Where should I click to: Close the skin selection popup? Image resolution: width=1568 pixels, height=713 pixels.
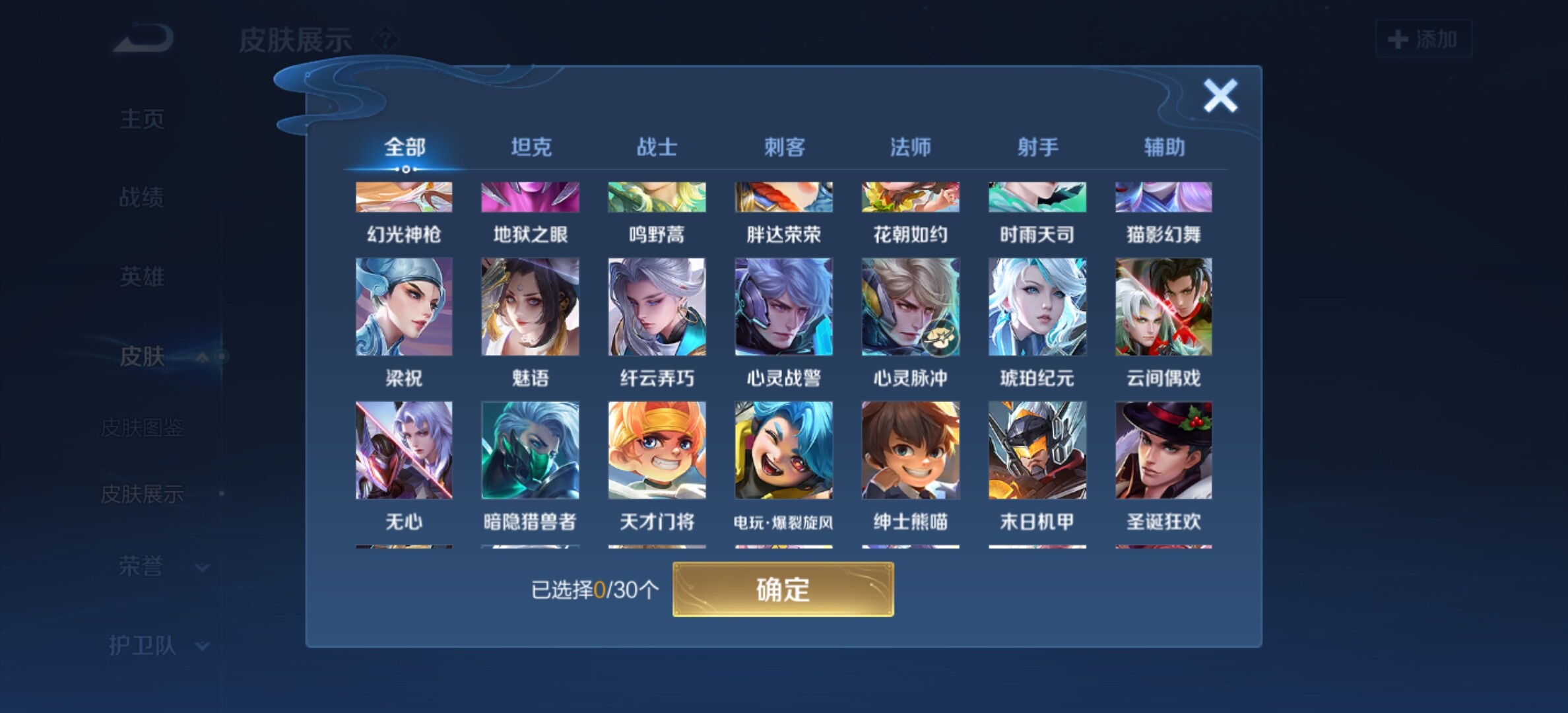(1220, 96)
